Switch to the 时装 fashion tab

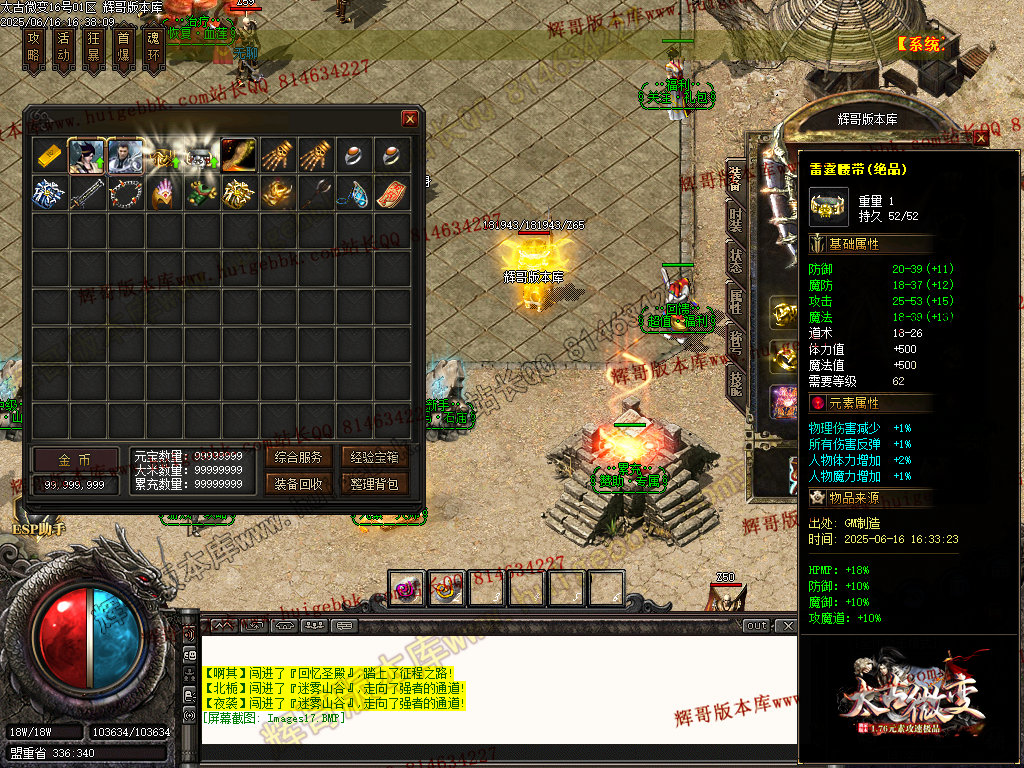(x=736, y=219)
